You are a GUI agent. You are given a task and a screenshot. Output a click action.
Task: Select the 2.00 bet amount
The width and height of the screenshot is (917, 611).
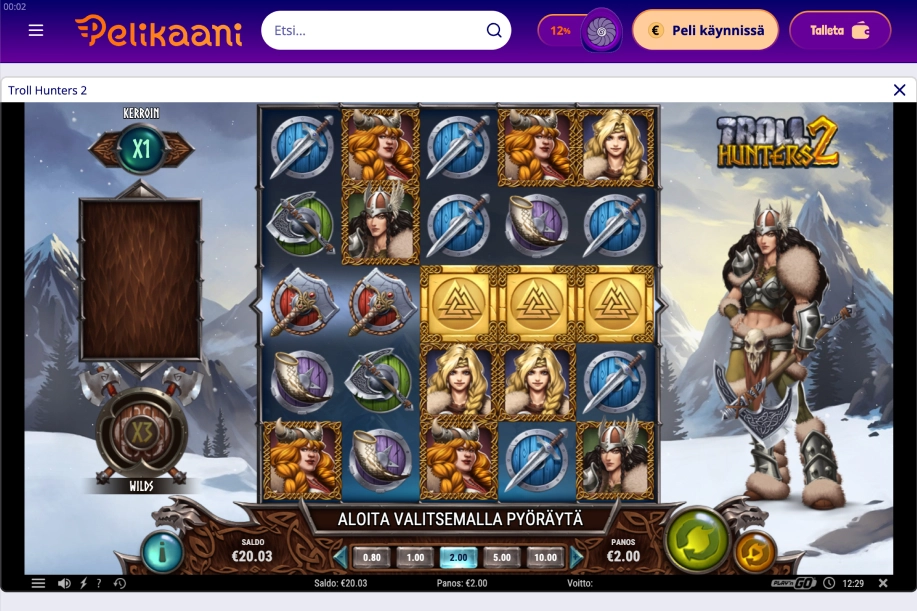tap(458, 558)
